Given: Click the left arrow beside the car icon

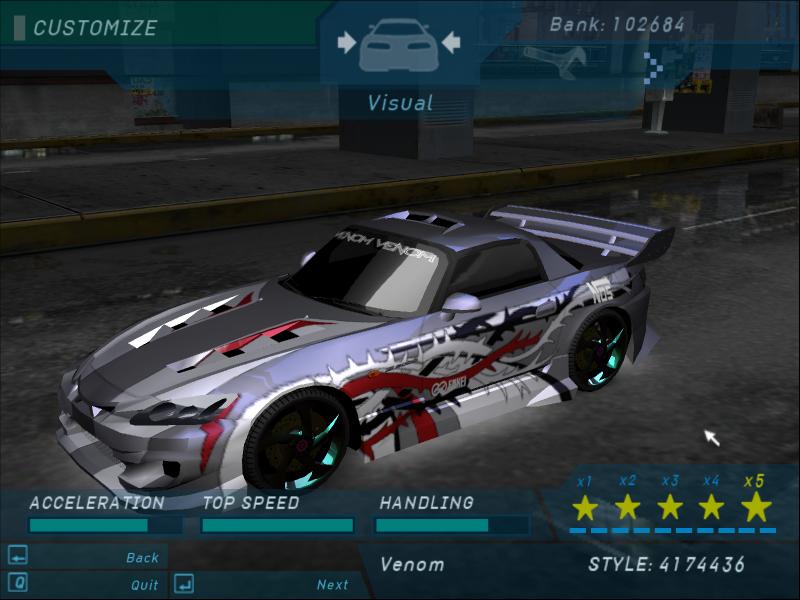Looking at the screenshot, I should pos(347,42).
